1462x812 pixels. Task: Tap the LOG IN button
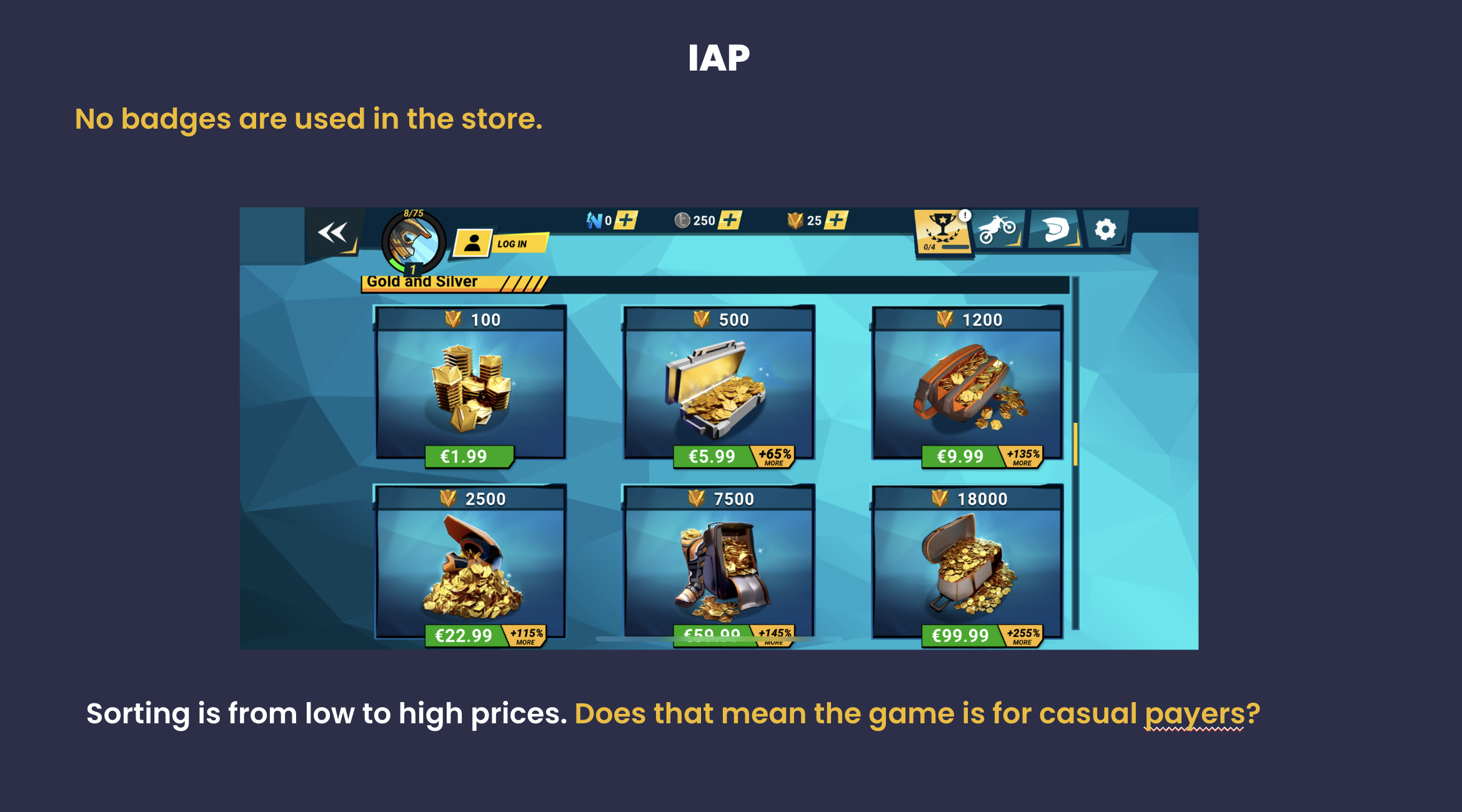coord(501,244)
